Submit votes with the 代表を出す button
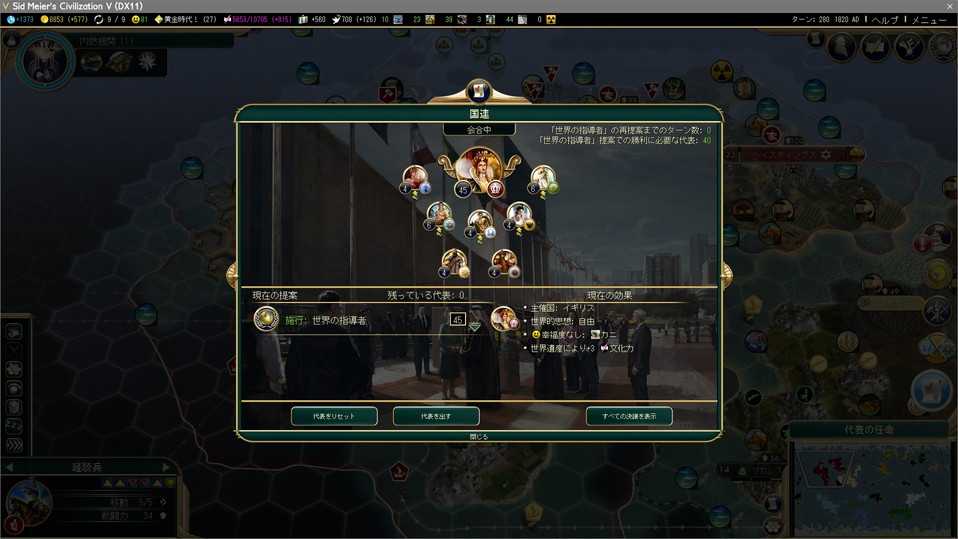The width and height of the screenshot is (958, 539). [435, 416]
